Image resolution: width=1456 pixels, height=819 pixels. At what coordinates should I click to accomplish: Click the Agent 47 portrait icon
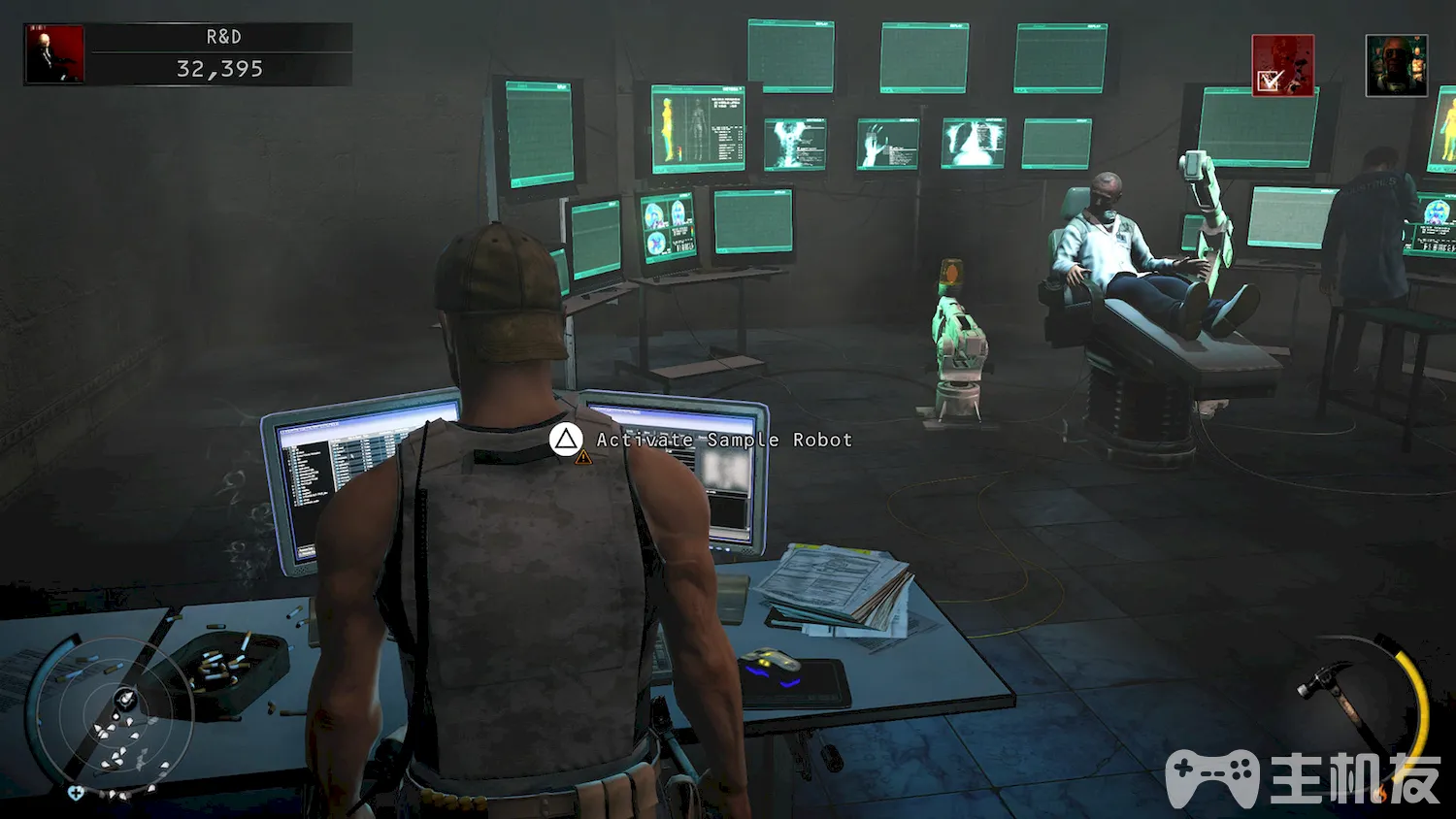coord(54,54)
